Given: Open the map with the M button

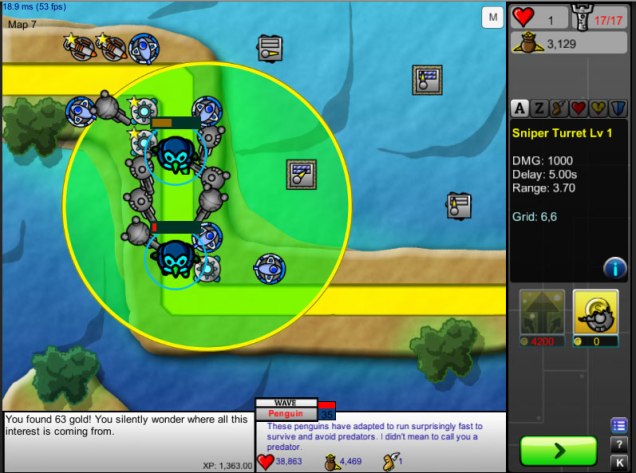Looking at the screenshot, I should point(492,18).
